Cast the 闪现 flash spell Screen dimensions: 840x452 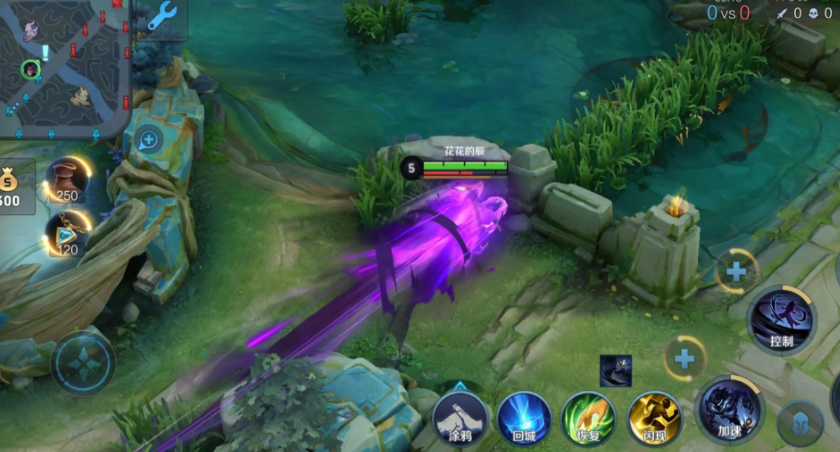(654, 416)
